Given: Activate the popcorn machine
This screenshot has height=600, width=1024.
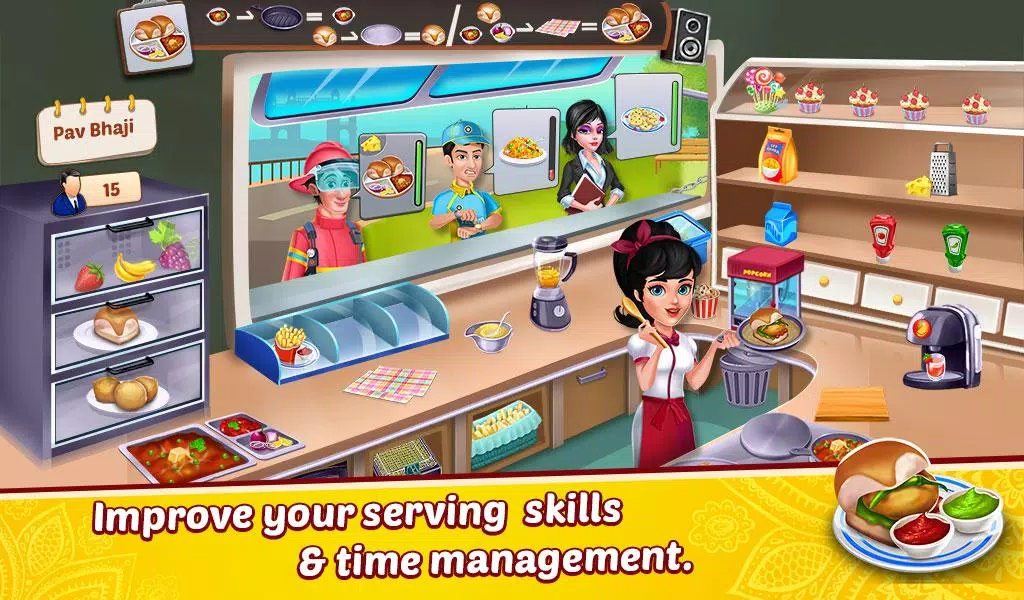Looking at the screenshot, I should tap(765, 283).
